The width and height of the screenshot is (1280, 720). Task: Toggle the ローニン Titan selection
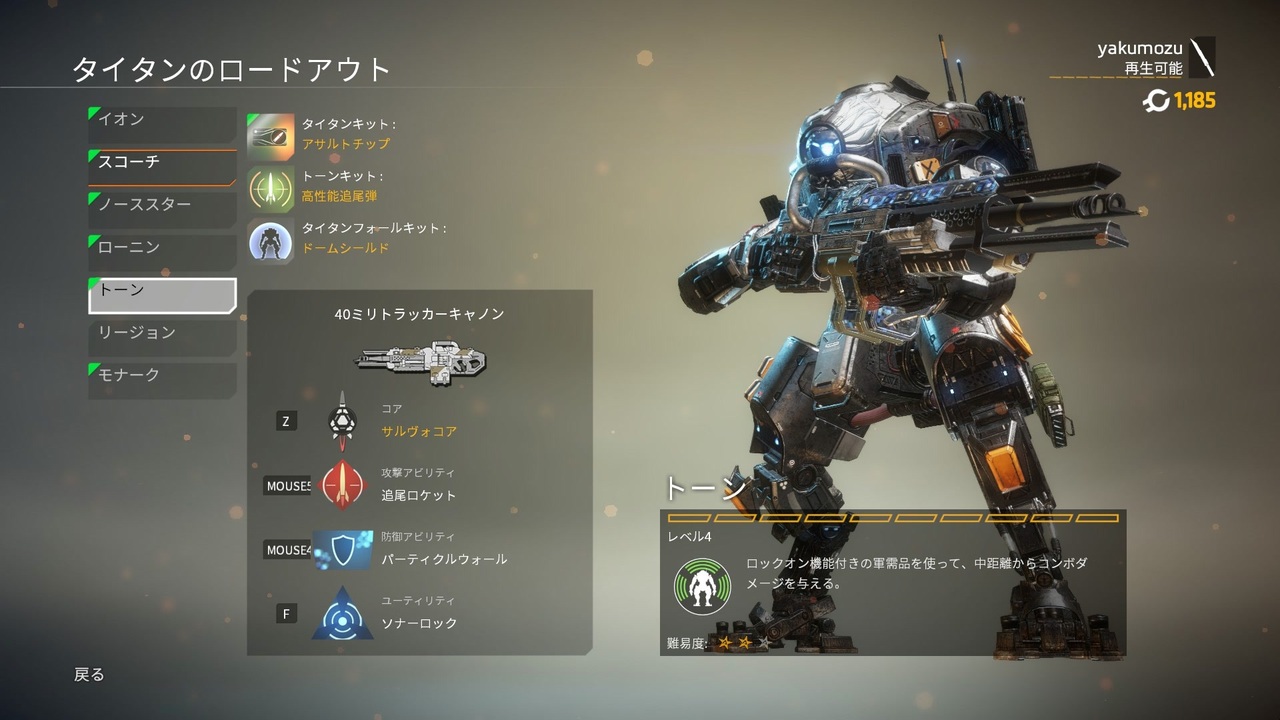(160, 246)
